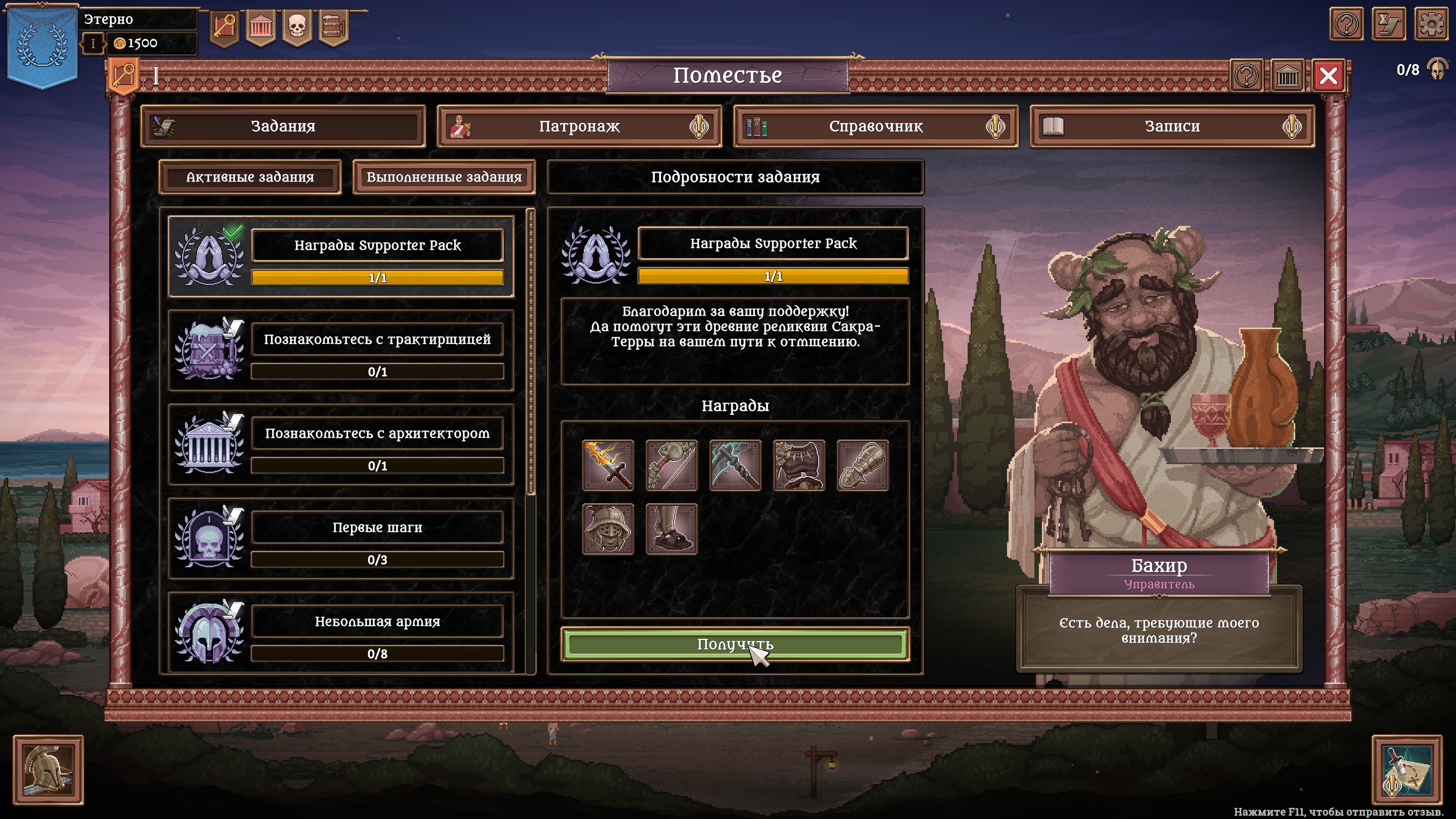The image size is (1456, 819).
Task: Show the Активные задания list
Action: click(x=250, y=177)
